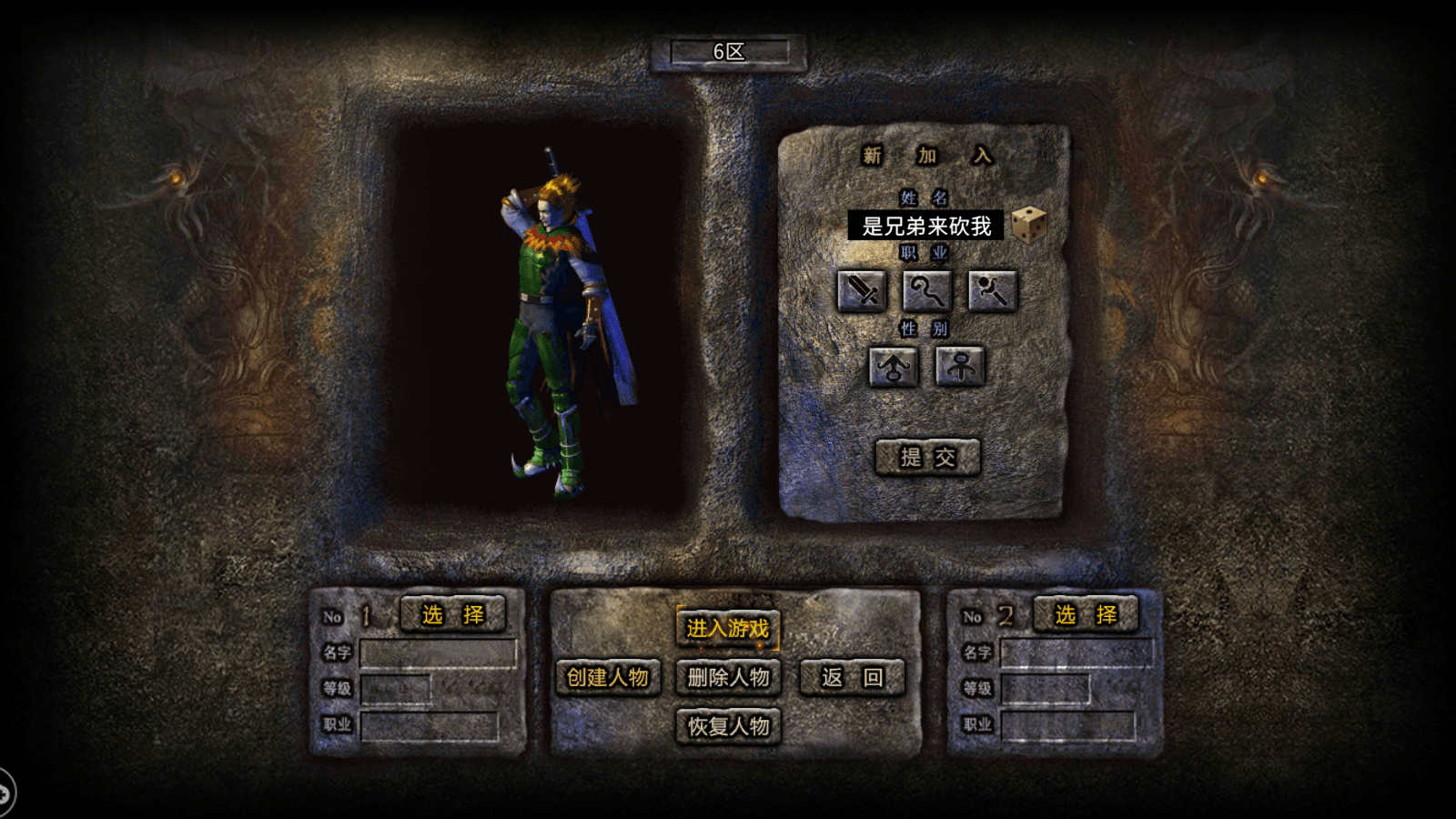Choose the sword warrior class icon

pos(861,291)
